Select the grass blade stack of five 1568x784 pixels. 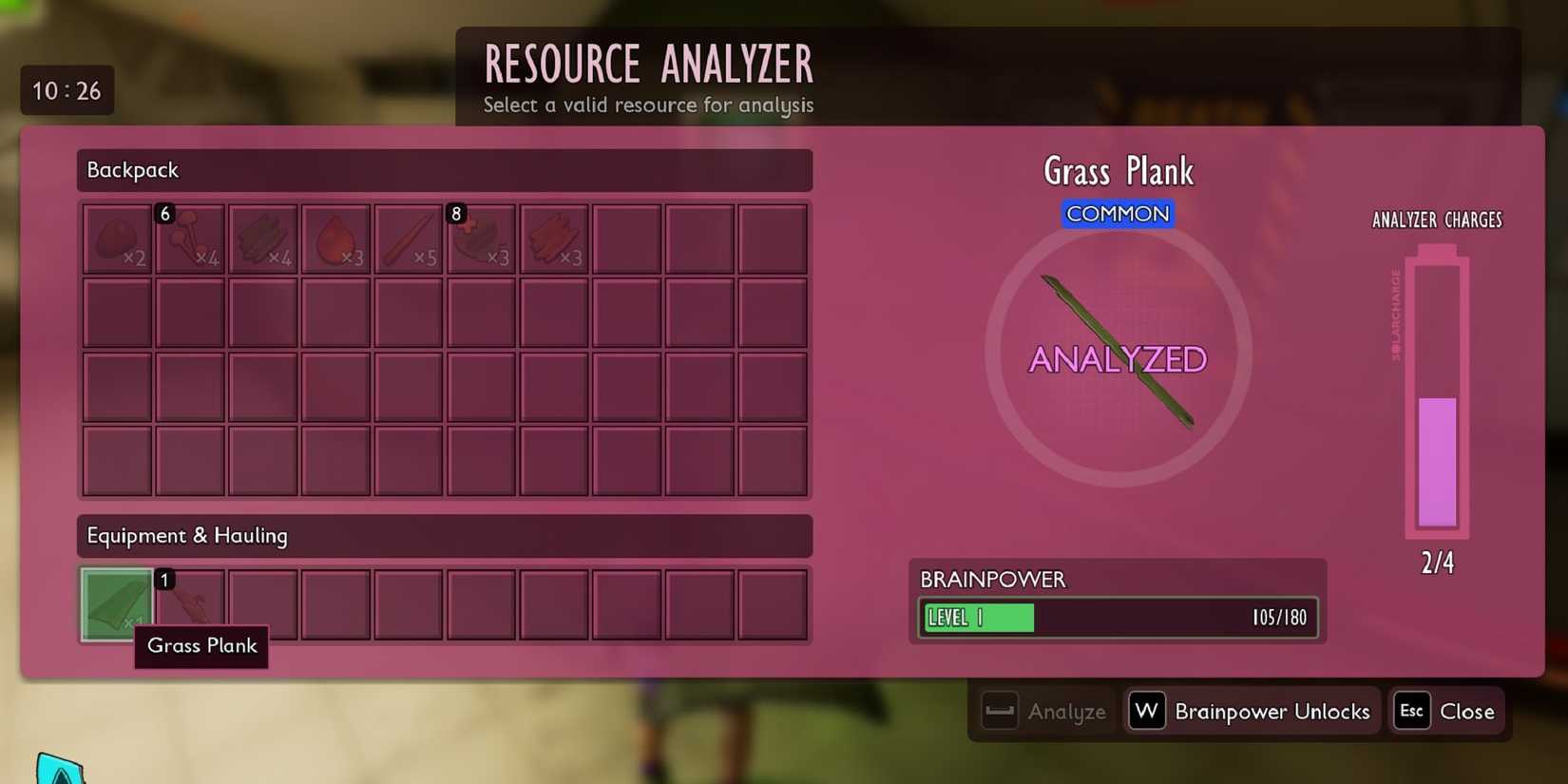tap(409, 238)
